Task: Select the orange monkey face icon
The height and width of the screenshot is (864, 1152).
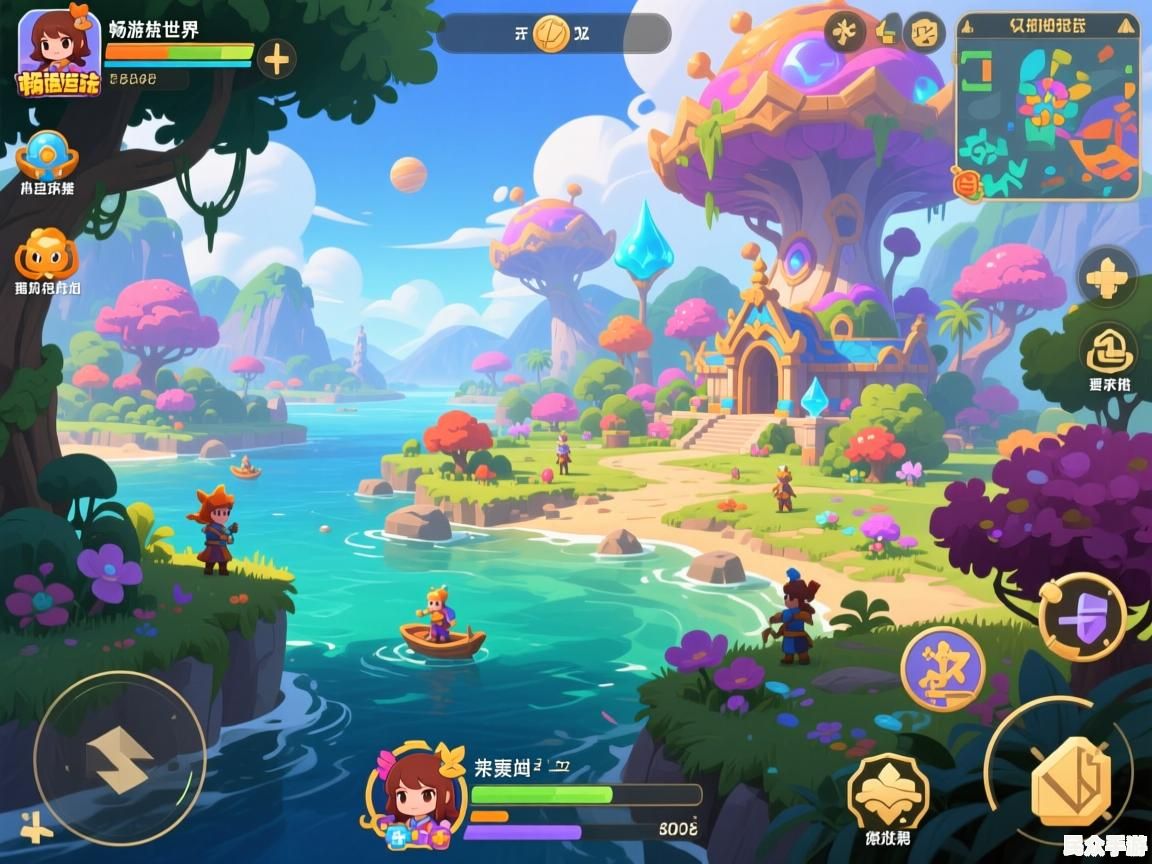Action: pos(46,254)
